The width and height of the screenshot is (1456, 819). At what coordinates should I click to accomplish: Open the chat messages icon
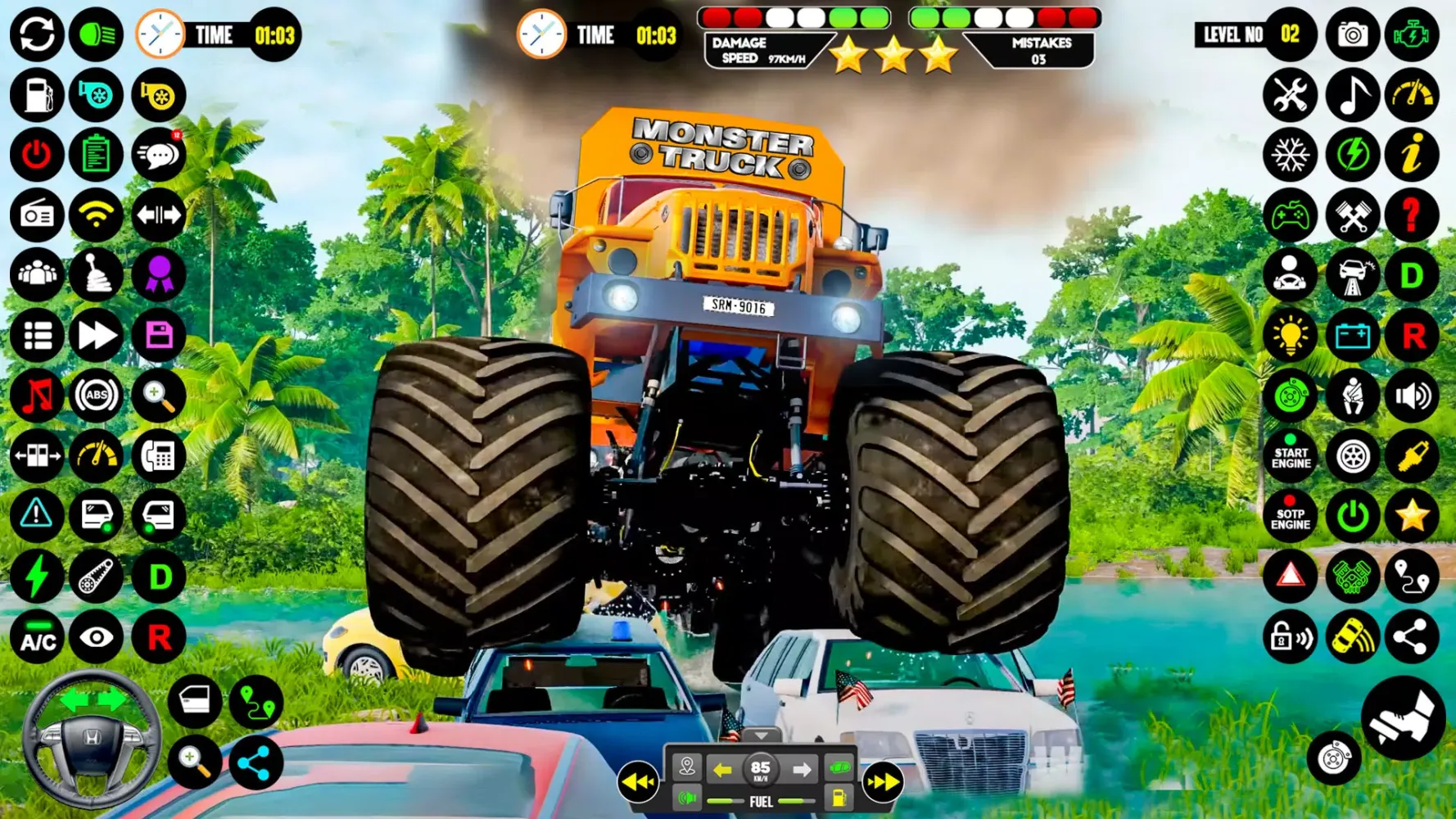(159, 154)
